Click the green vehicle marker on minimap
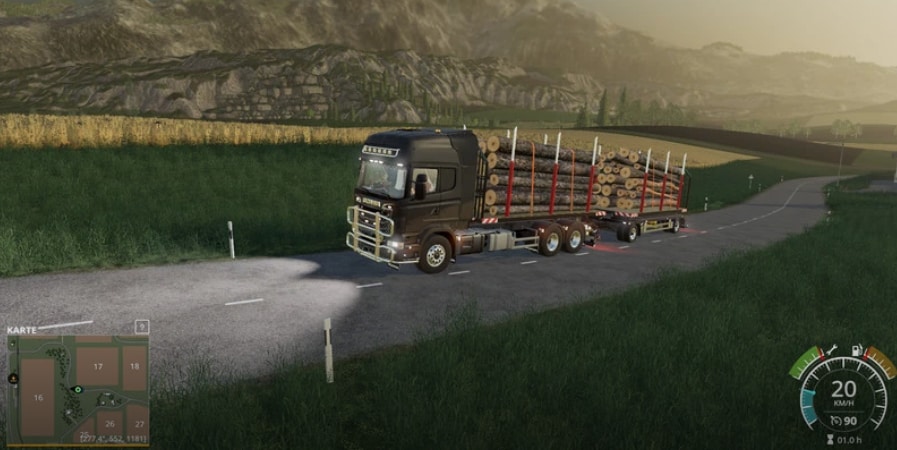 point(77,389)
